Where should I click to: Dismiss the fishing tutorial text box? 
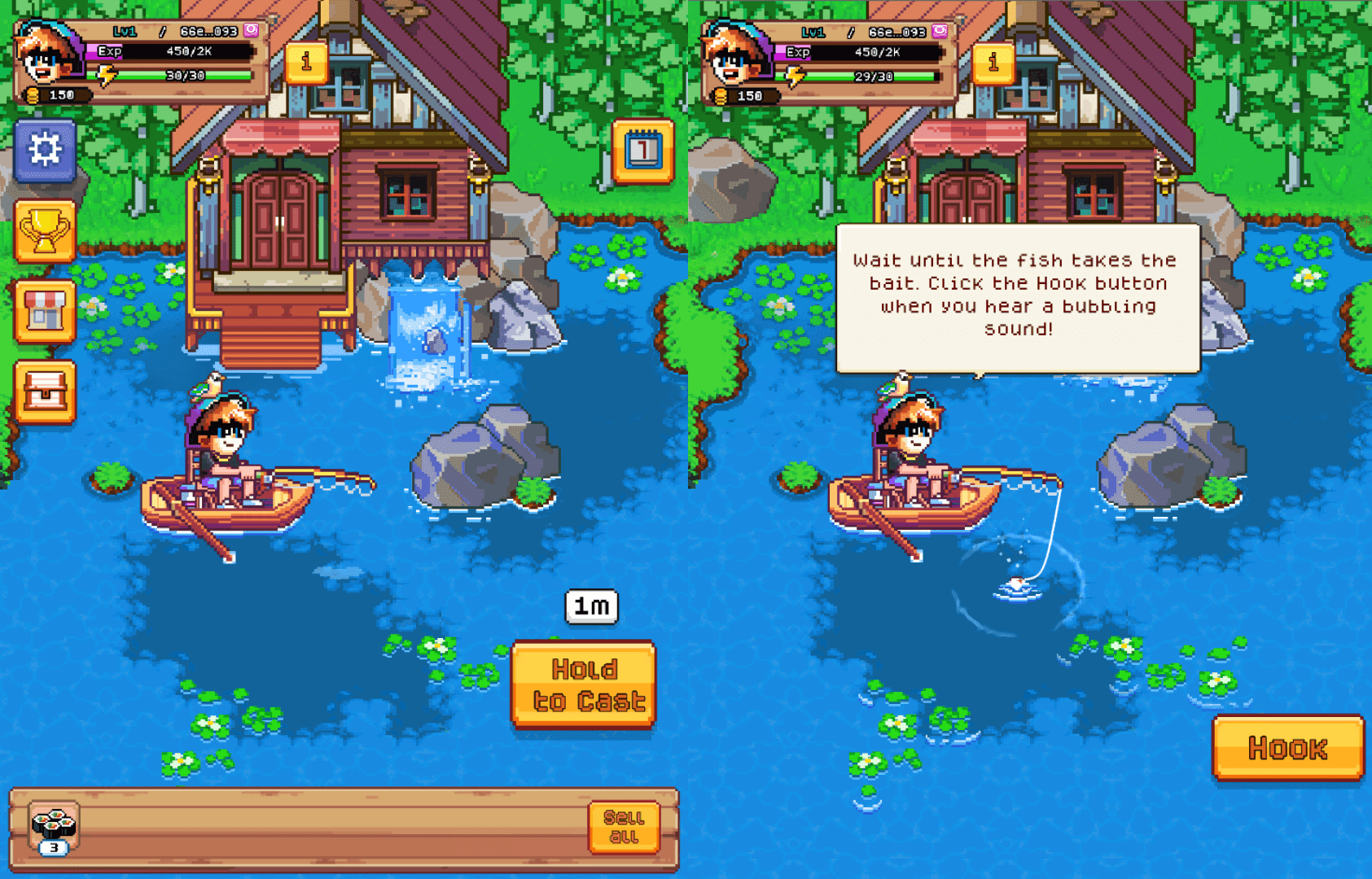1020,295
